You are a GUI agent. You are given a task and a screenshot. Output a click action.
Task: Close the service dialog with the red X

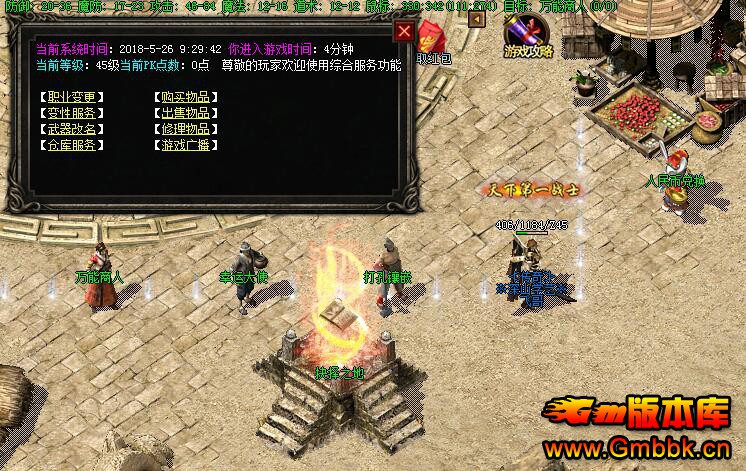point(403,31)
